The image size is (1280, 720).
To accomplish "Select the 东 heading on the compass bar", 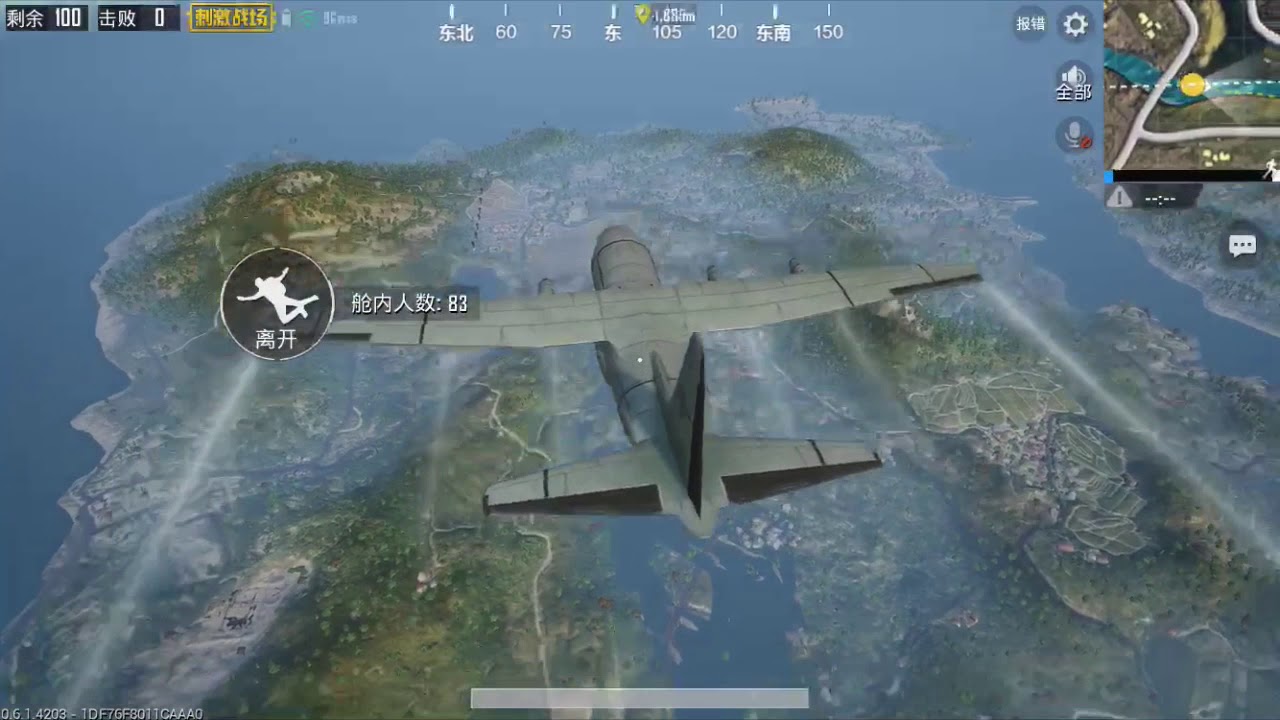I will click(612, 32).
